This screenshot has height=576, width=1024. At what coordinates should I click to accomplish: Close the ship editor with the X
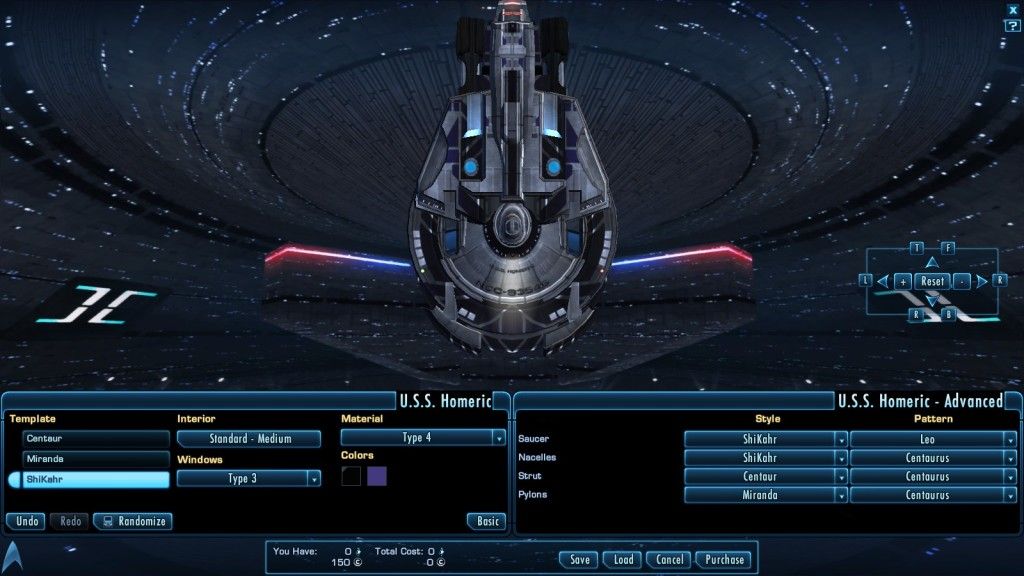point(1013,9)
